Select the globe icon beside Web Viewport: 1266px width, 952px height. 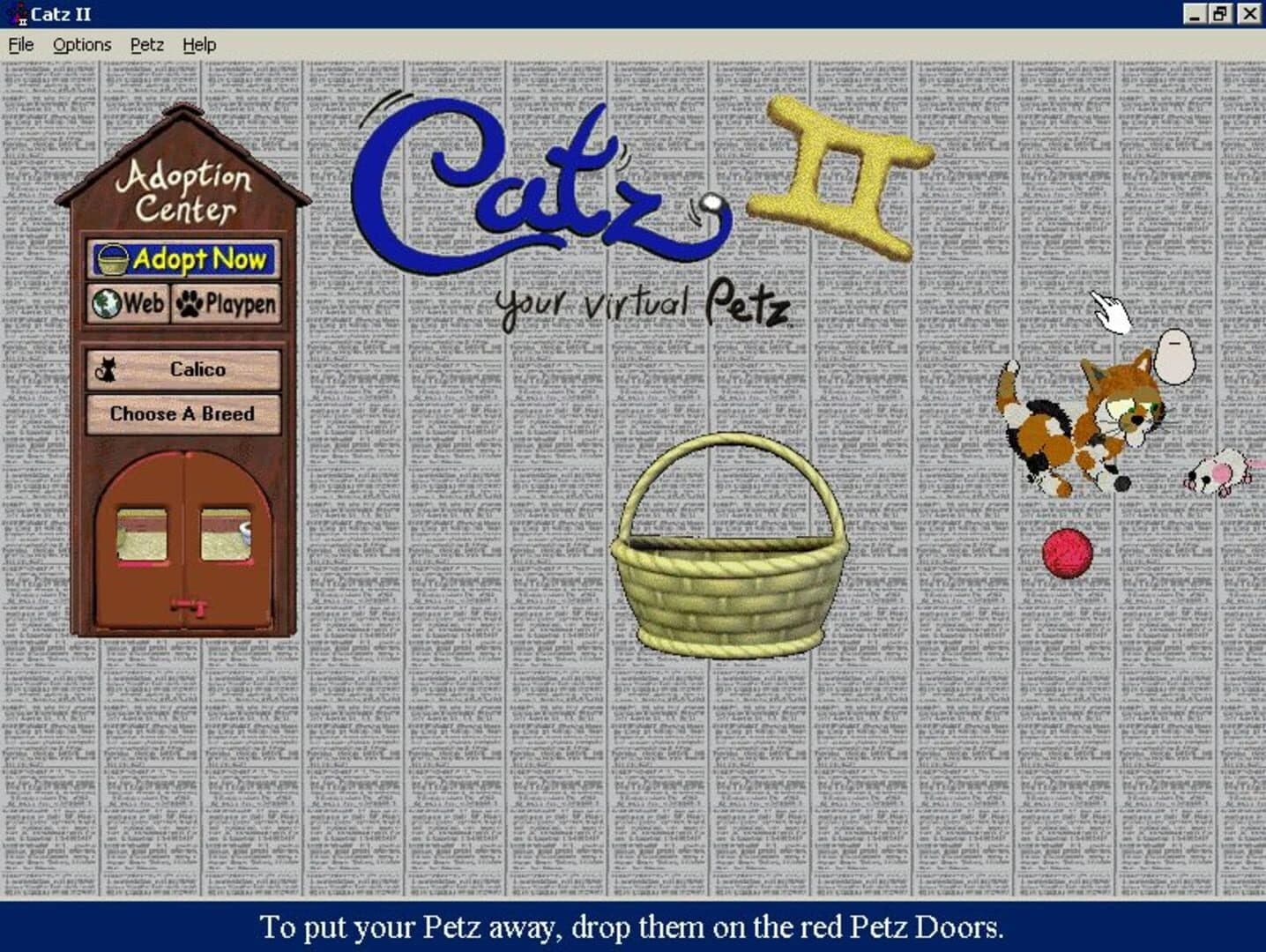tap(108, 303)
